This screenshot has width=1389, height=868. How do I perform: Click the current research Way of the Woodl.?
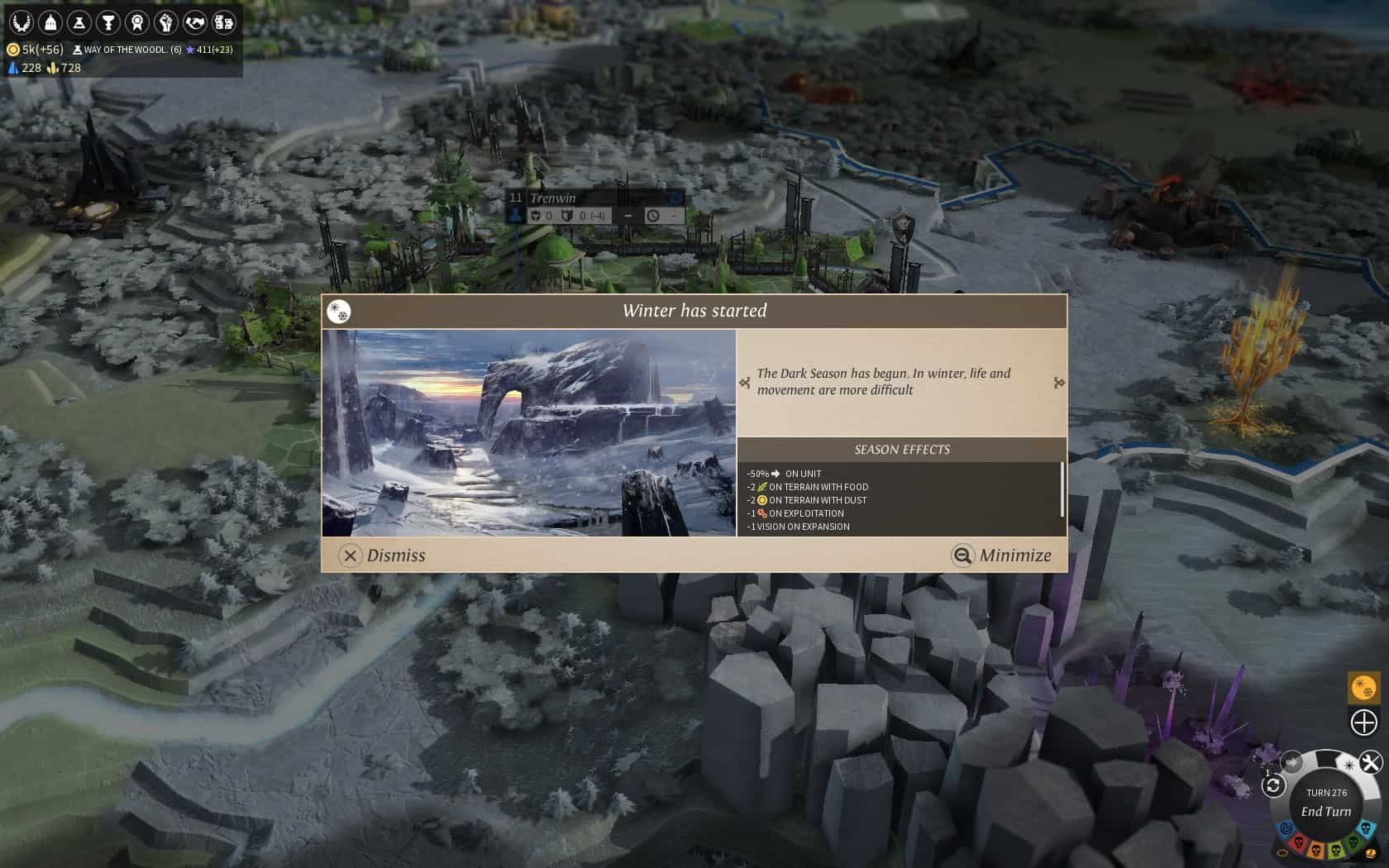point(127,50)
